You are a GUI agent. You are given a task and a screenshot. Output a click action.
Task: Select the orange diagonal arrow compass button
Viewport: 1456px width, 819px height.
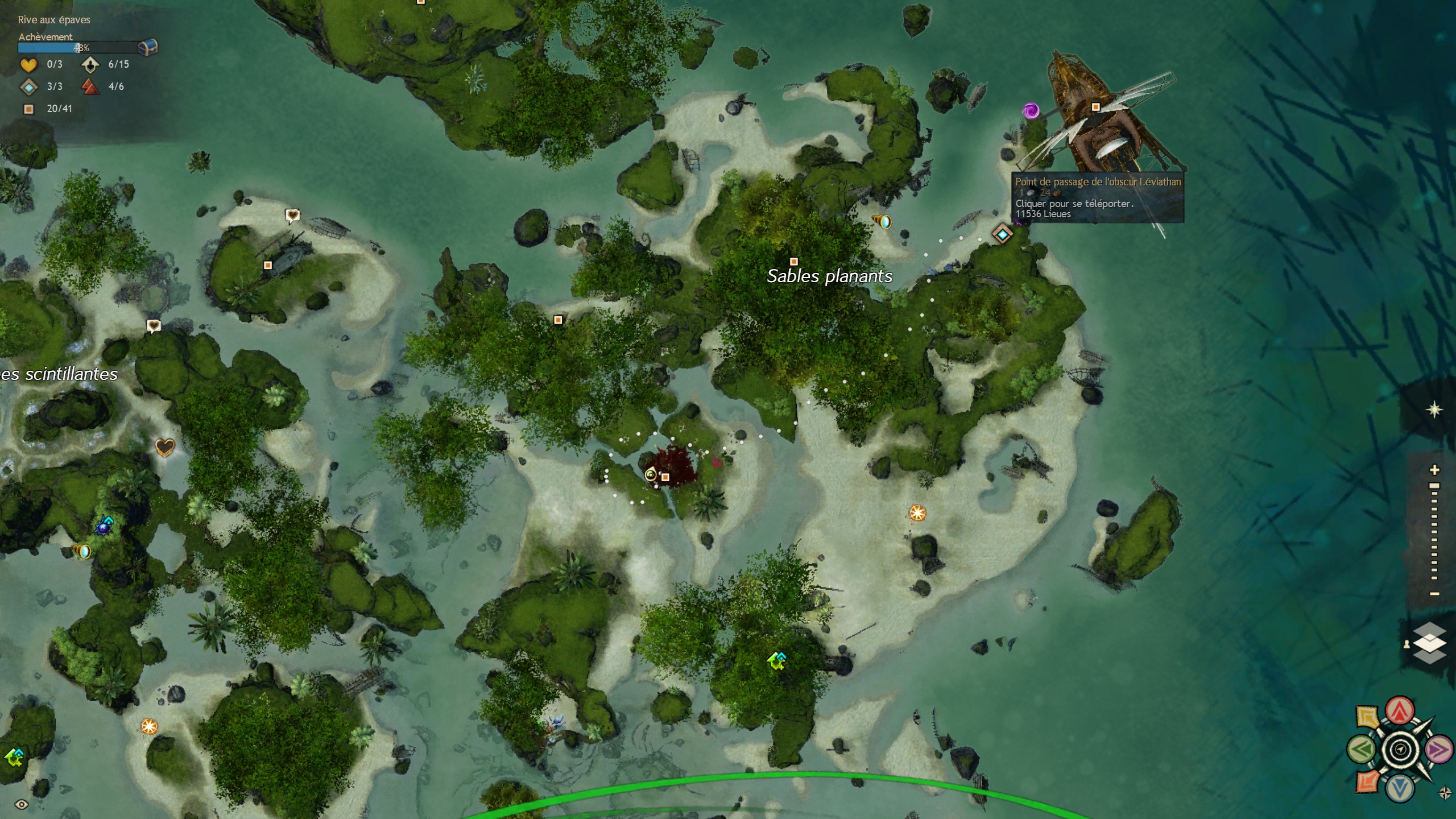1367,781
